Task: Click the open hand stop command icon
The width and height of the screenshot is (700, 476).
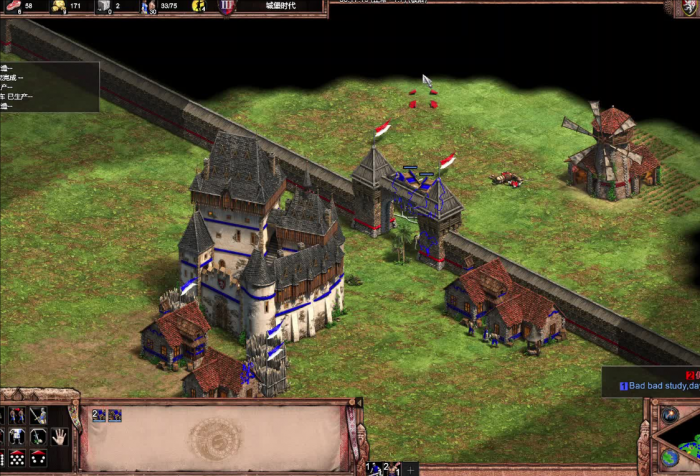Action: pyautogui.click(x=59, y=436)
